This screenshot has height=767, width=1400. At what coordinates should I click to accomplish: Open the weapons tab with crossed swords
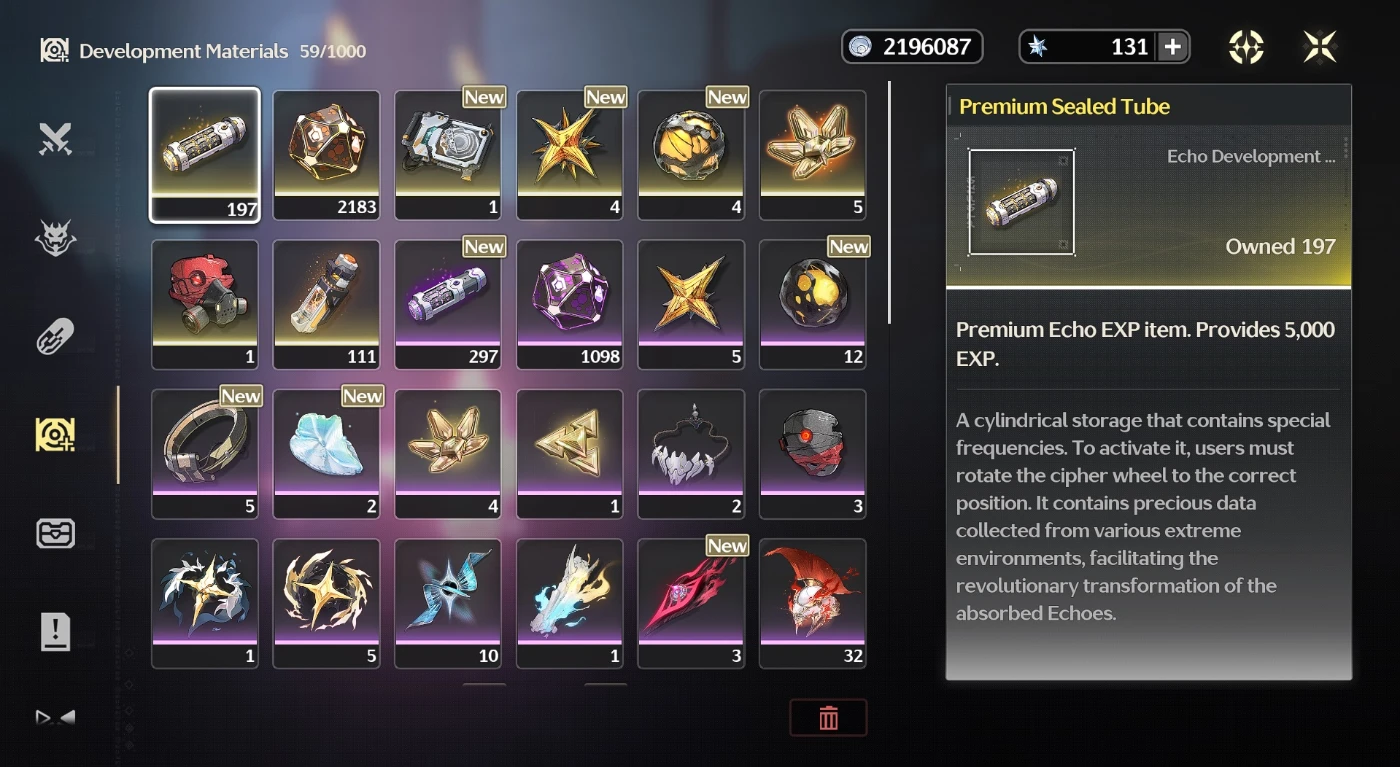(x=55, y=140)
